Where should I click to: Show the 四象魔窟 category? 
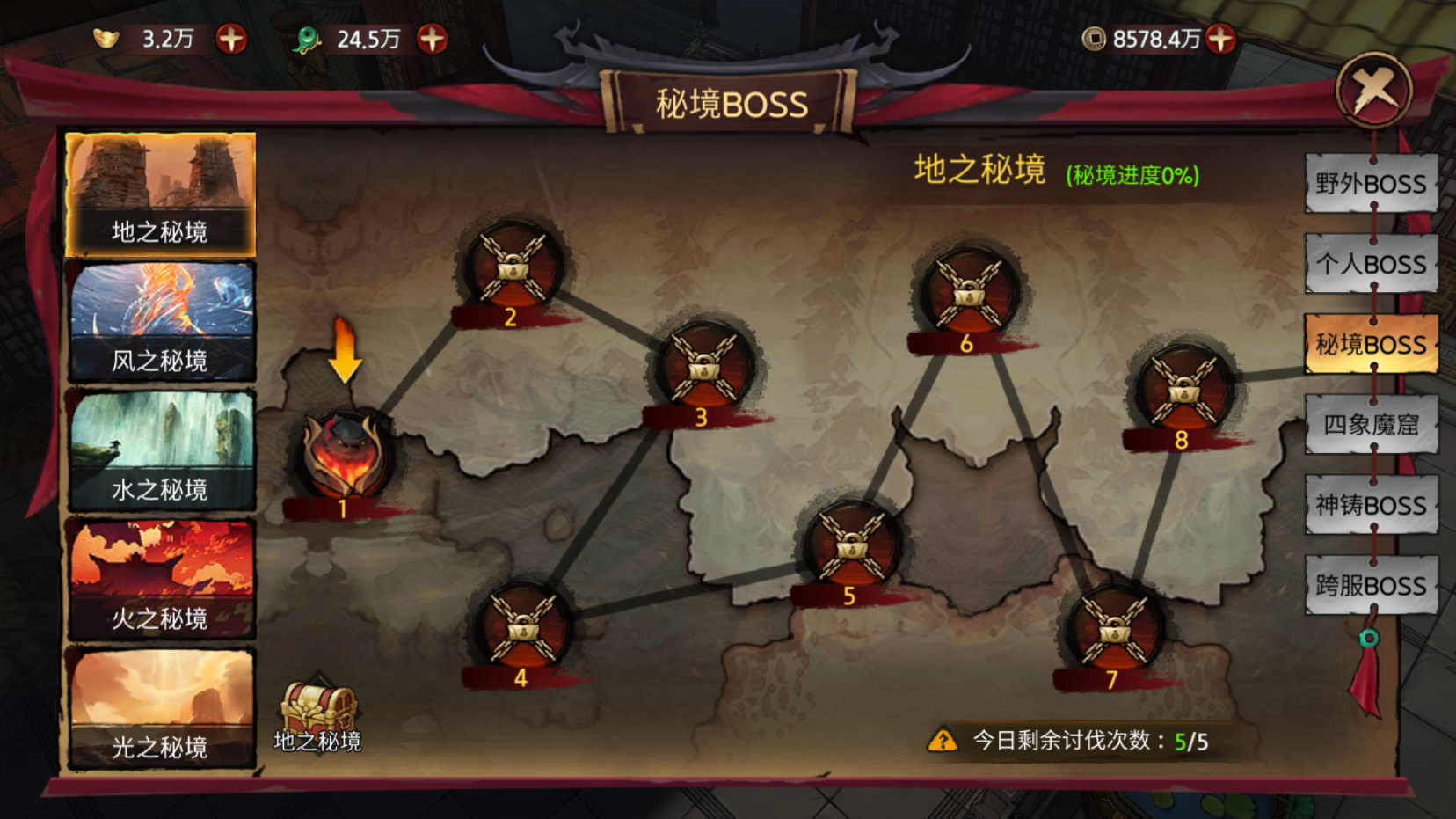click(x=1371, y=425)
